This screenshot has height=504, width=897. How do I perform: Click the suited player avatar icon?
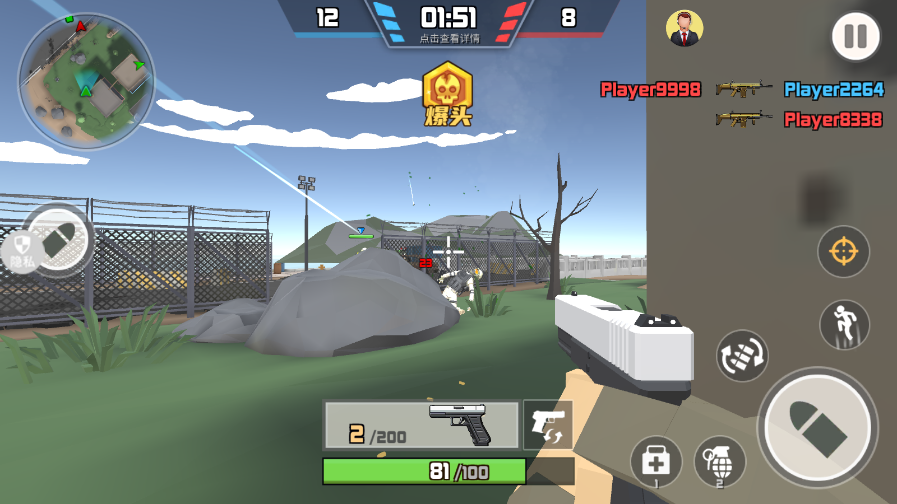(684, 28)
